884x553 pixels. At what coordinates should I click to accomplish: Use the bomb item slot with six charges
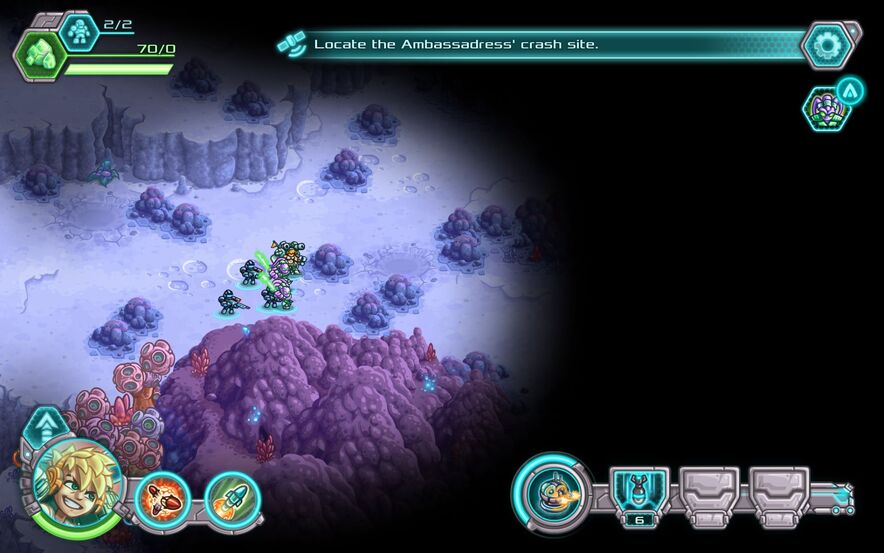tap(639, 493)
